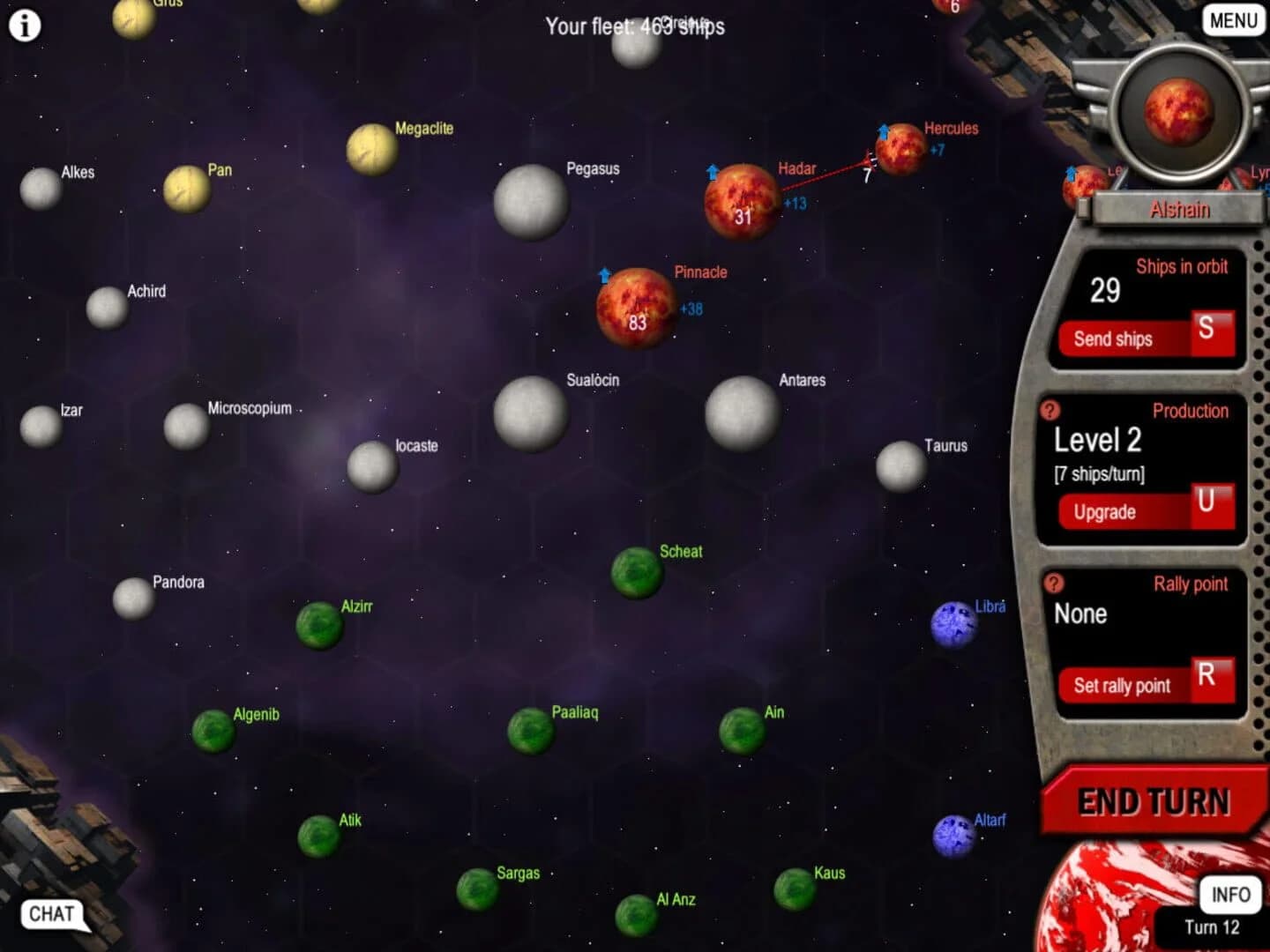Open the MENU
Viewport: 1270px width, 952px height.
(x=1232, y=20)
